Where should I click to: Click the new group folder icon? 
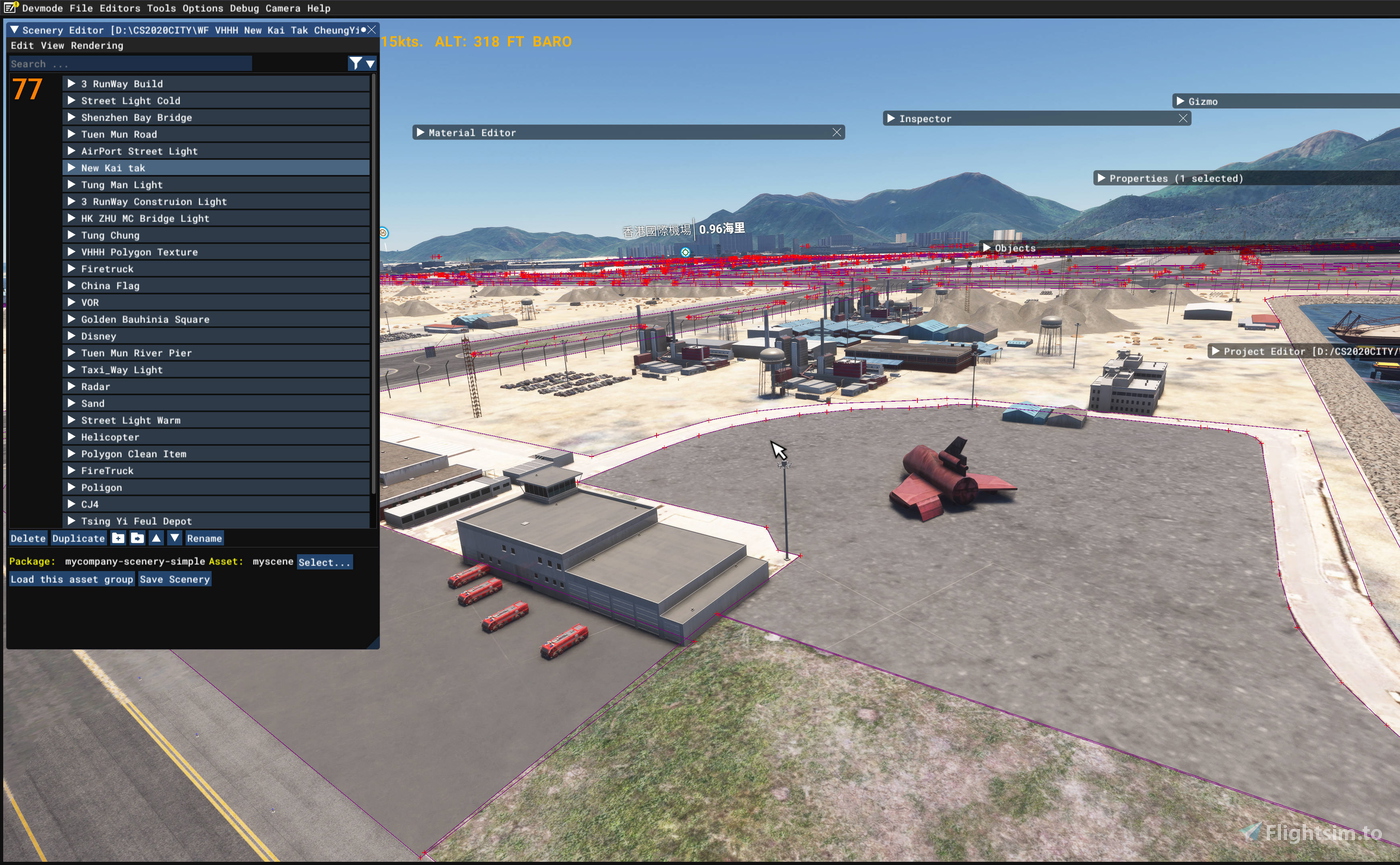119,538
